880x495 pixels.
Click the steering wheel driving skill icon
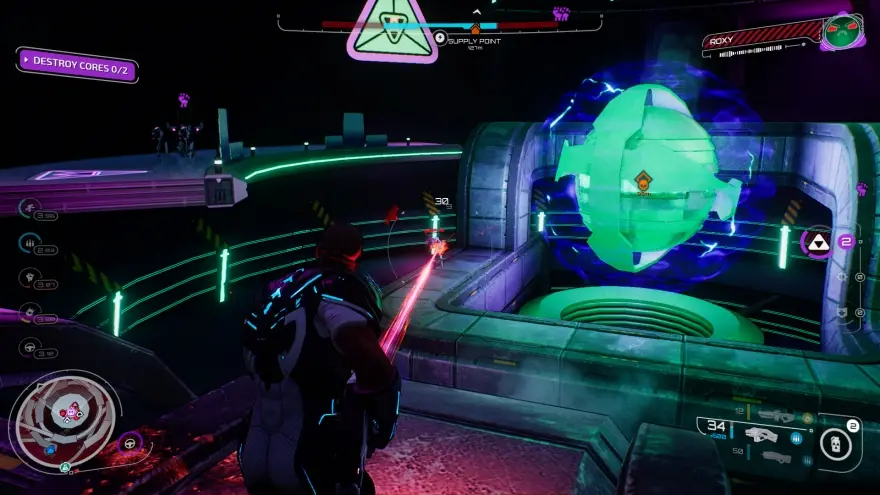(x=30, y=348)
